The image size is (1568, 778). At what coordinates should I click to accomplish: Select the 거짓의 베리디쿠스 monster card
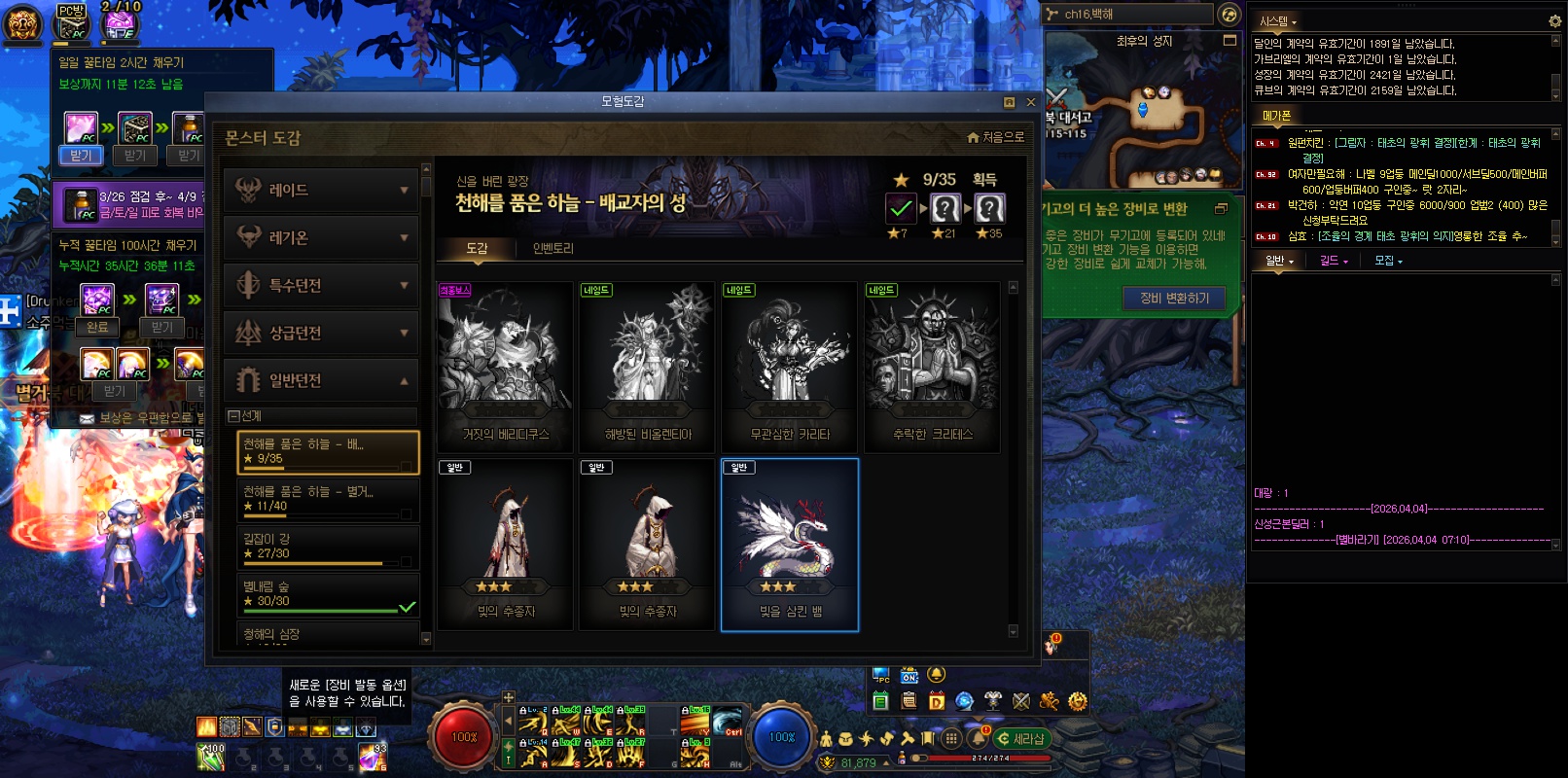[x=505, y=367]
